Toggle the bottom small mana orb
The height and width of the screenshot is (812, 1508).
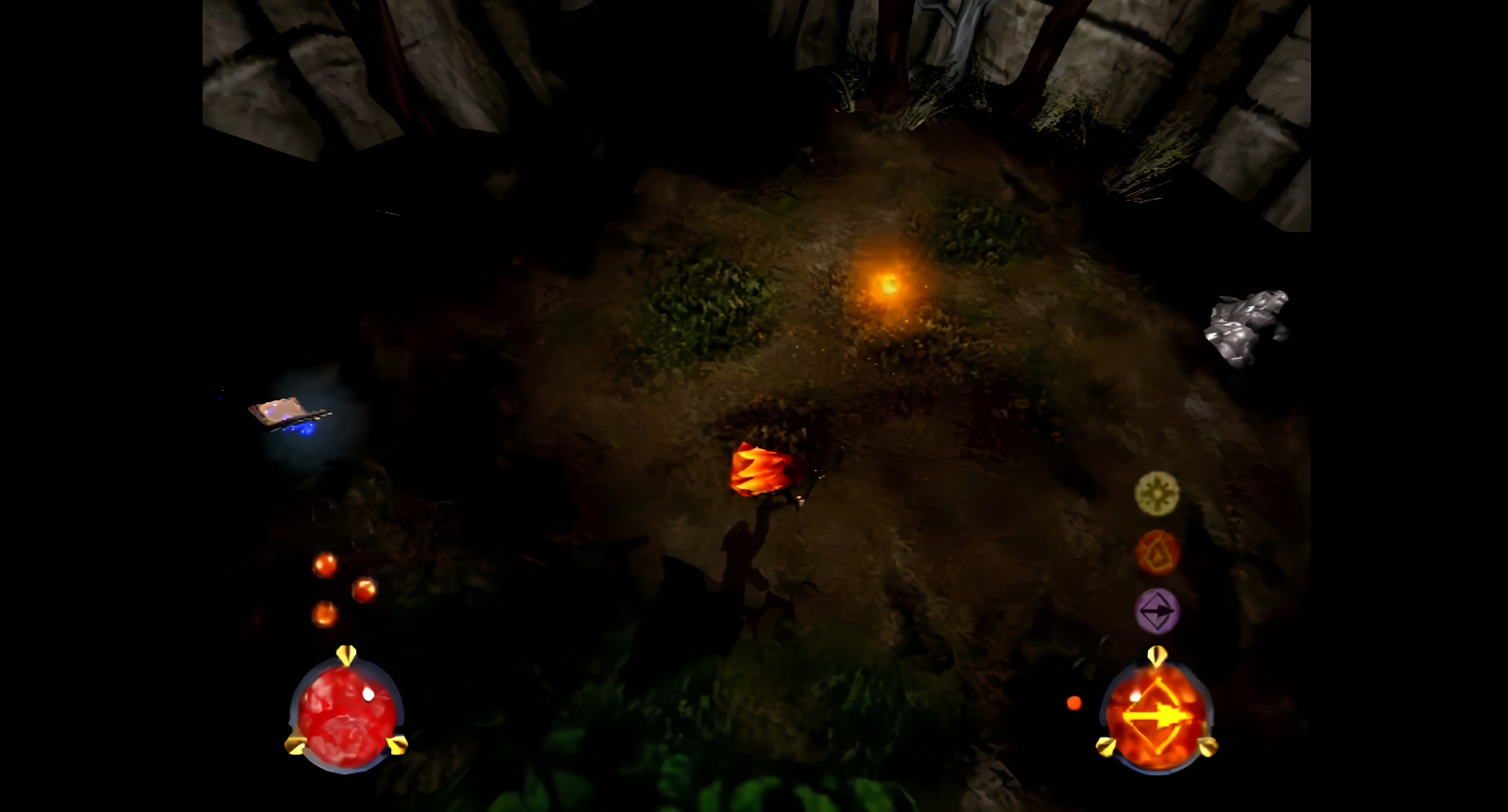tap(326, 614)
